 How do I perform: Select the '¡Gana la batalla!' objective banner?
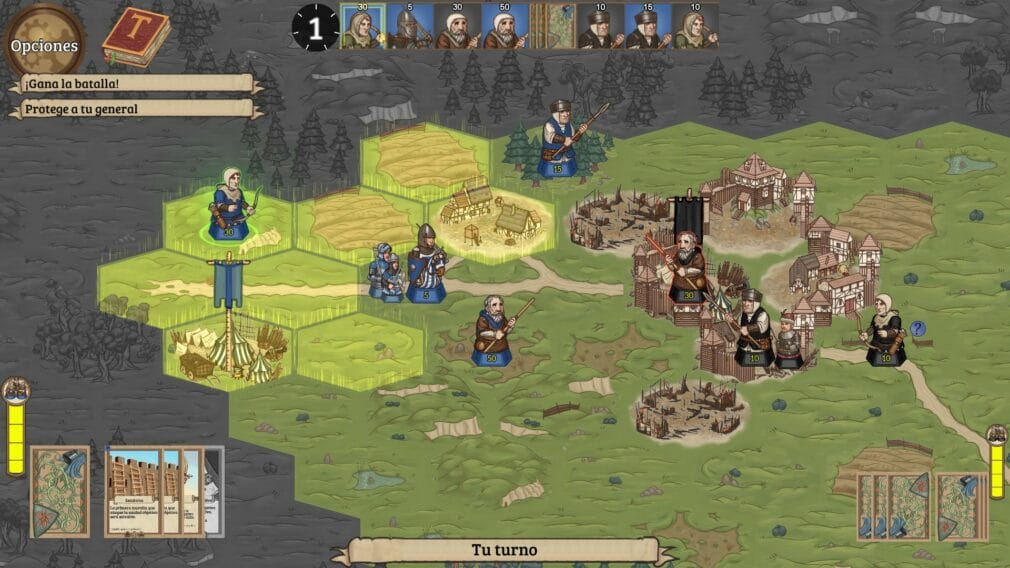point(133,84)
